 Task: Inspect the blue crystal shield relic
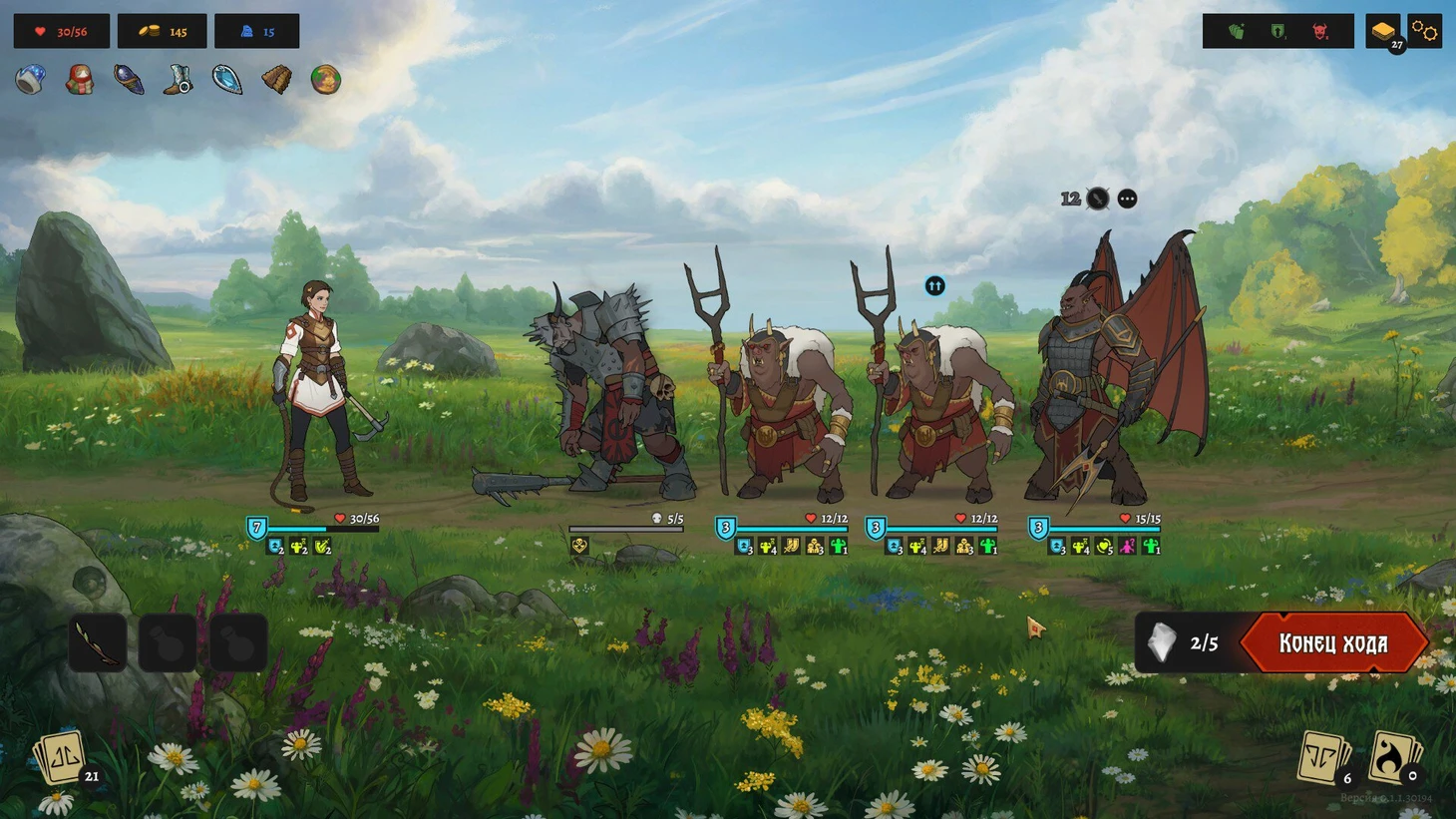[x=227, y=80]
